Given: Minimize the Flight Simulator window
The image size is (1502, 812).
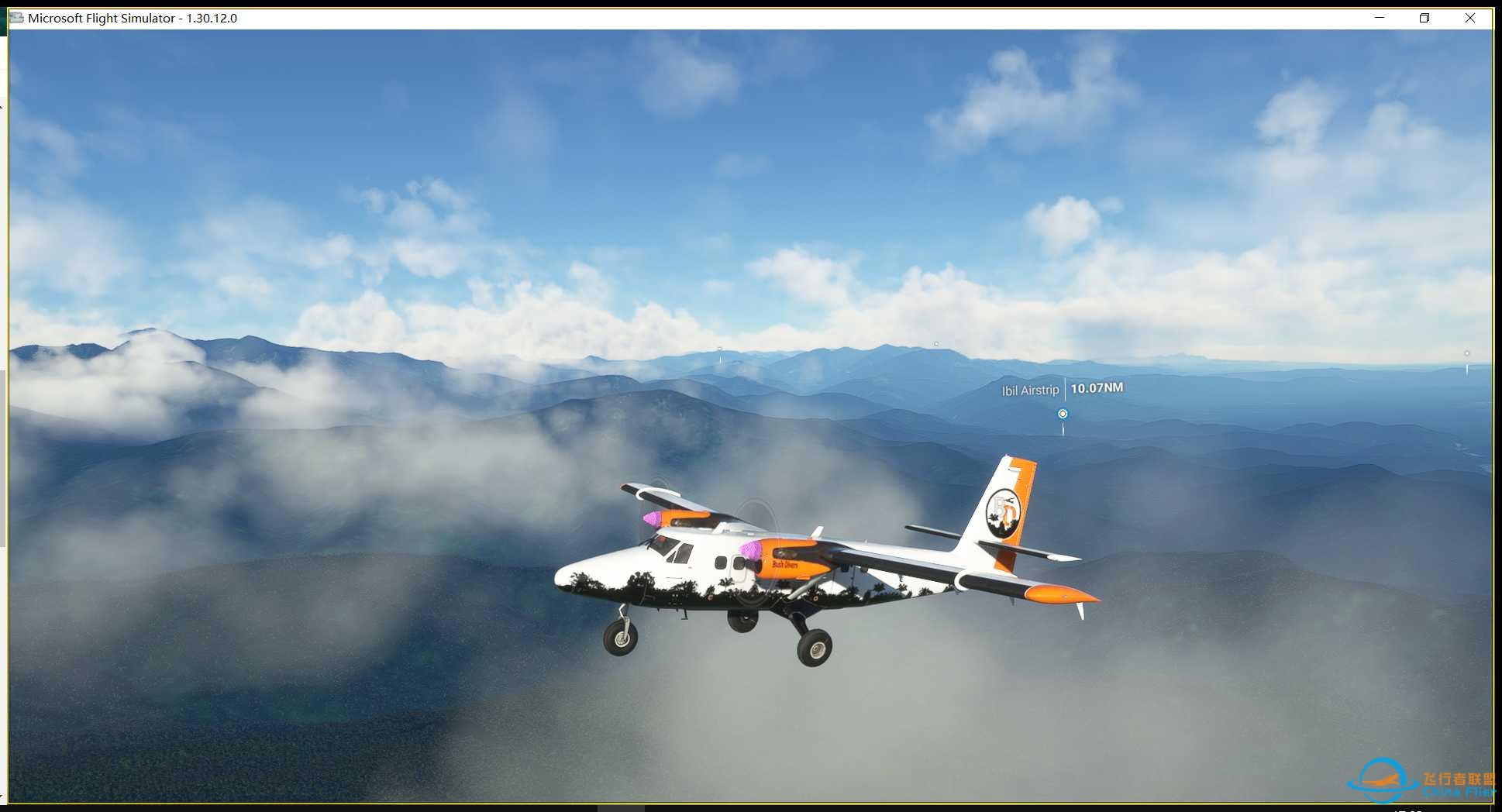Looking at the screenshot, I should coord(1380,18).
